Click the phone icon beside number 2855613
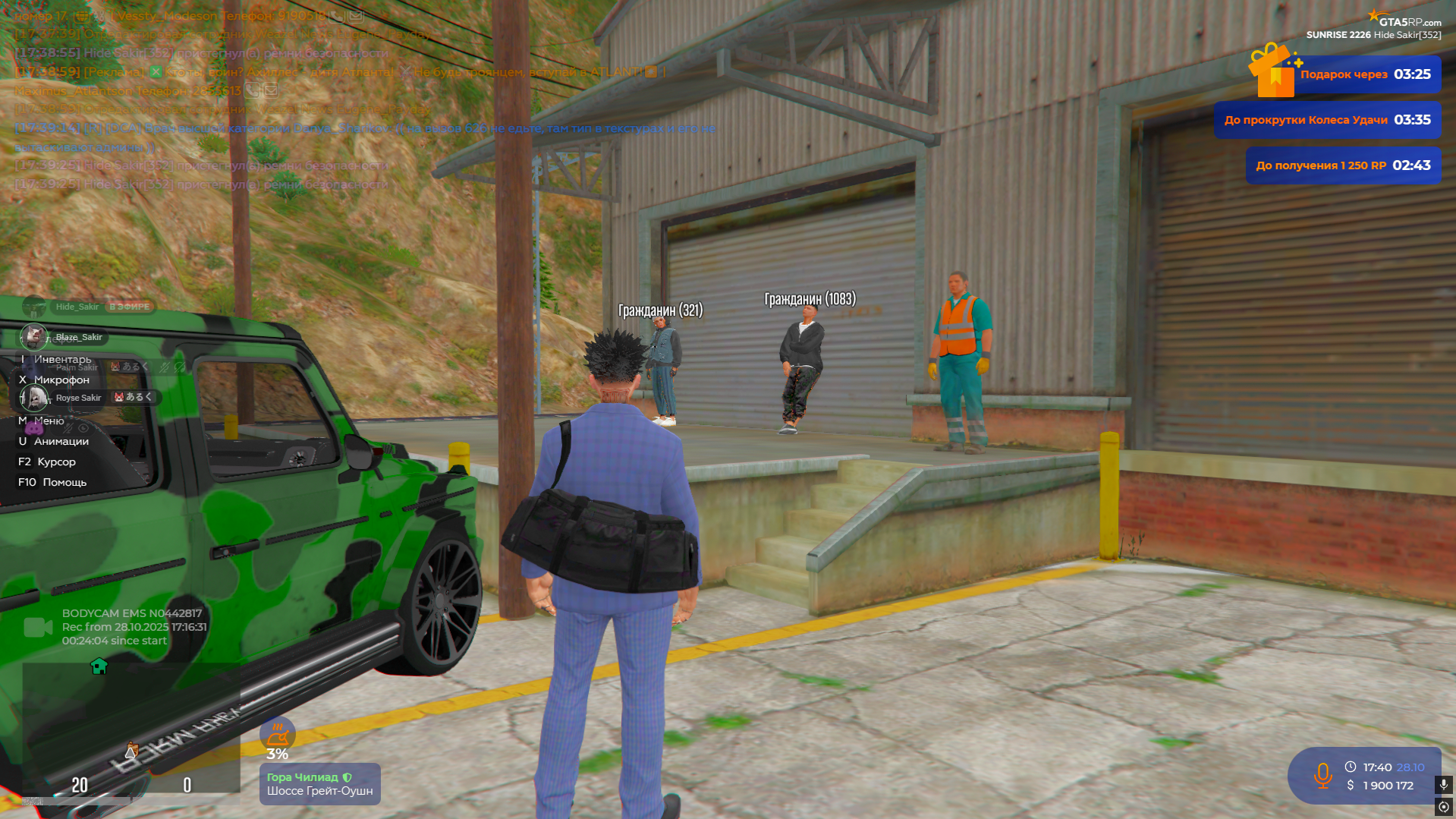This screenshot has height=819, width=1456. (253, 90)
